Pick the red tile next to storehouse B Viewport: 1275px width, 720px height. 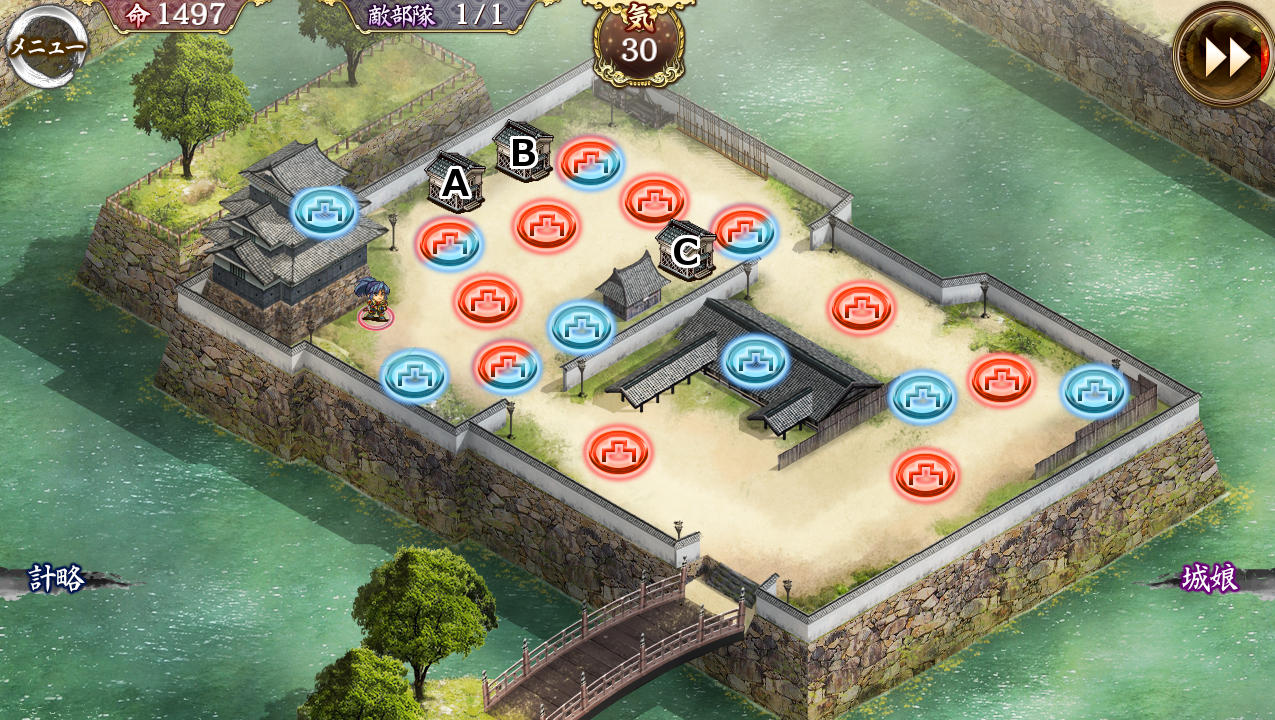click(591, 161)
